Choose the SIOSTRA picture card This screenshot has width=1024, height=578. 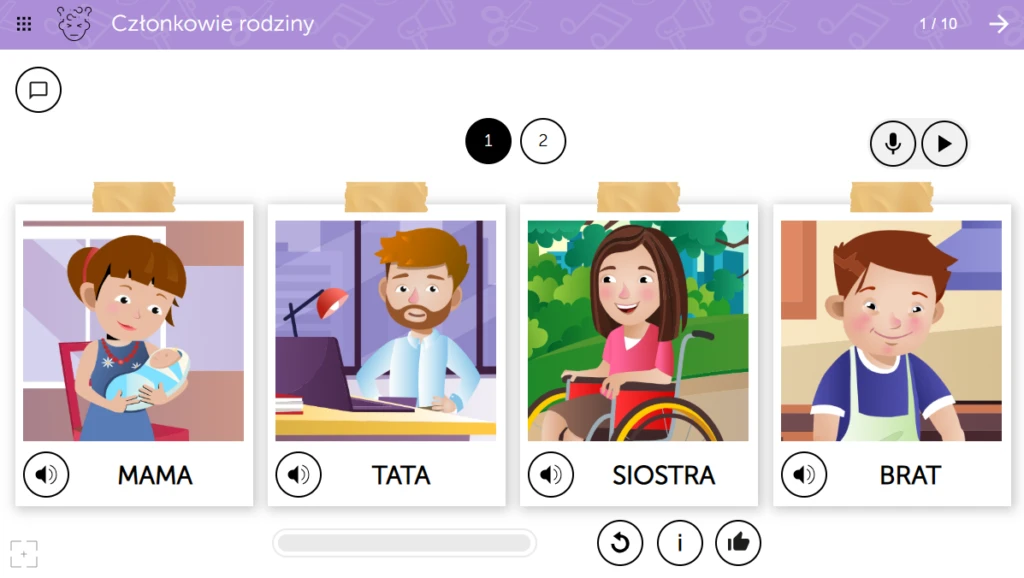click(638, 331)
